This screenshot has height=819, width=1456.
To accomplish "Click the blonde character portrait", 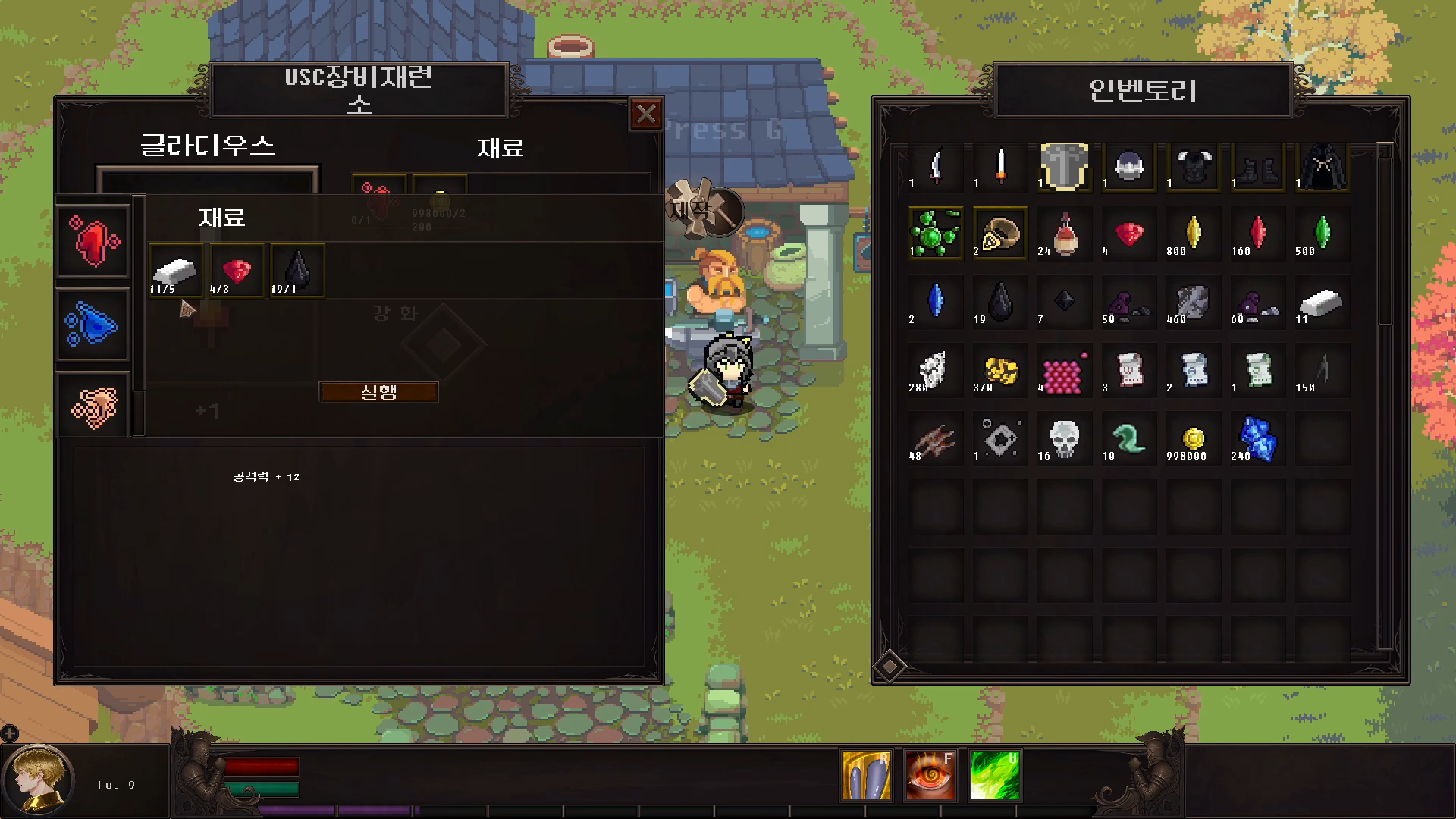I will click(38, 780).
